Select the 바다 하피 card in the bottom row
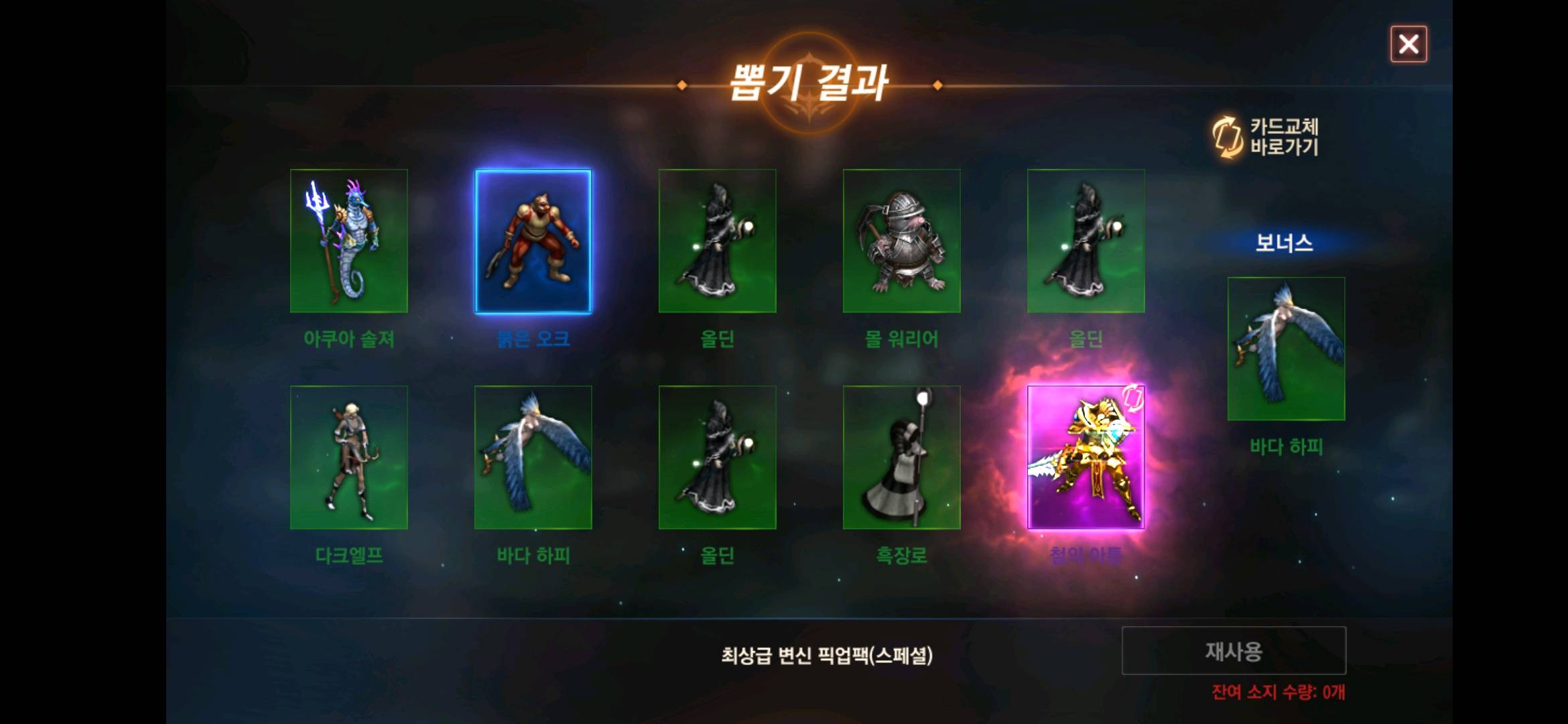The image size is (1568, 724). tap(533, 456)
